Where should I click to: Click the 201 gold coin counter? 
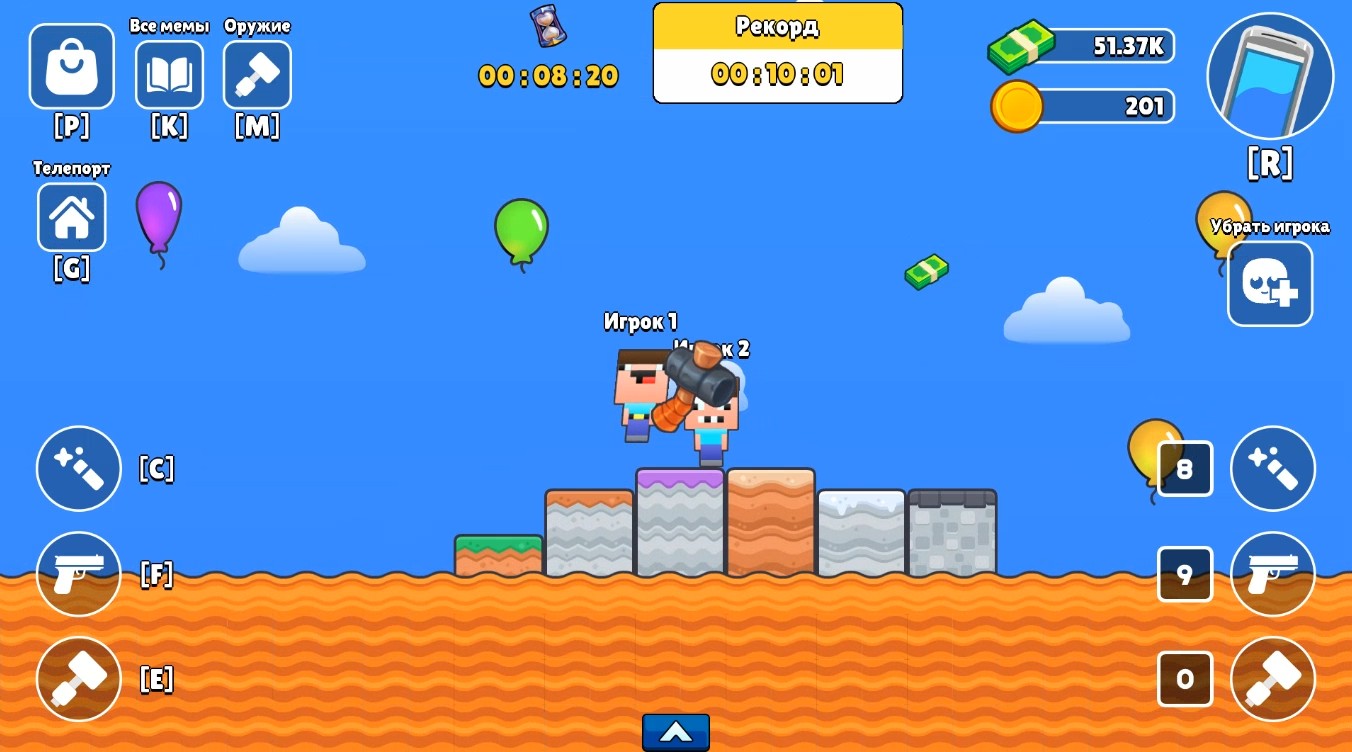tap(1080, 106)
